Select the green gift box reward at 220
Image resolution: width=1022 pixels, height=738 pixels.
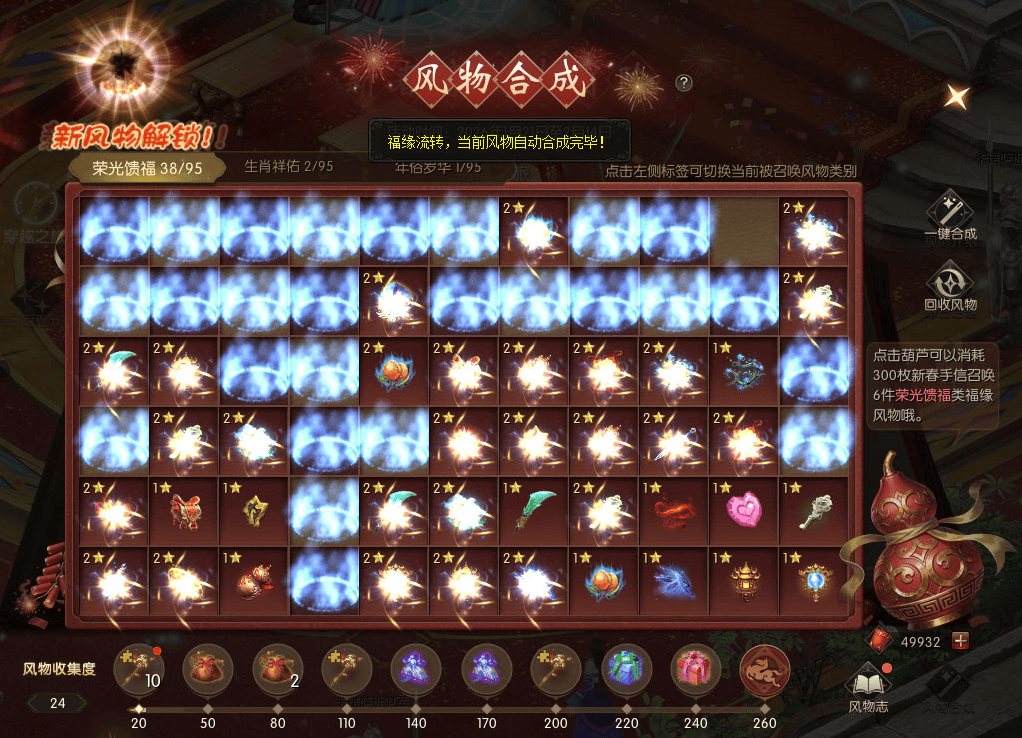point(627,669)
